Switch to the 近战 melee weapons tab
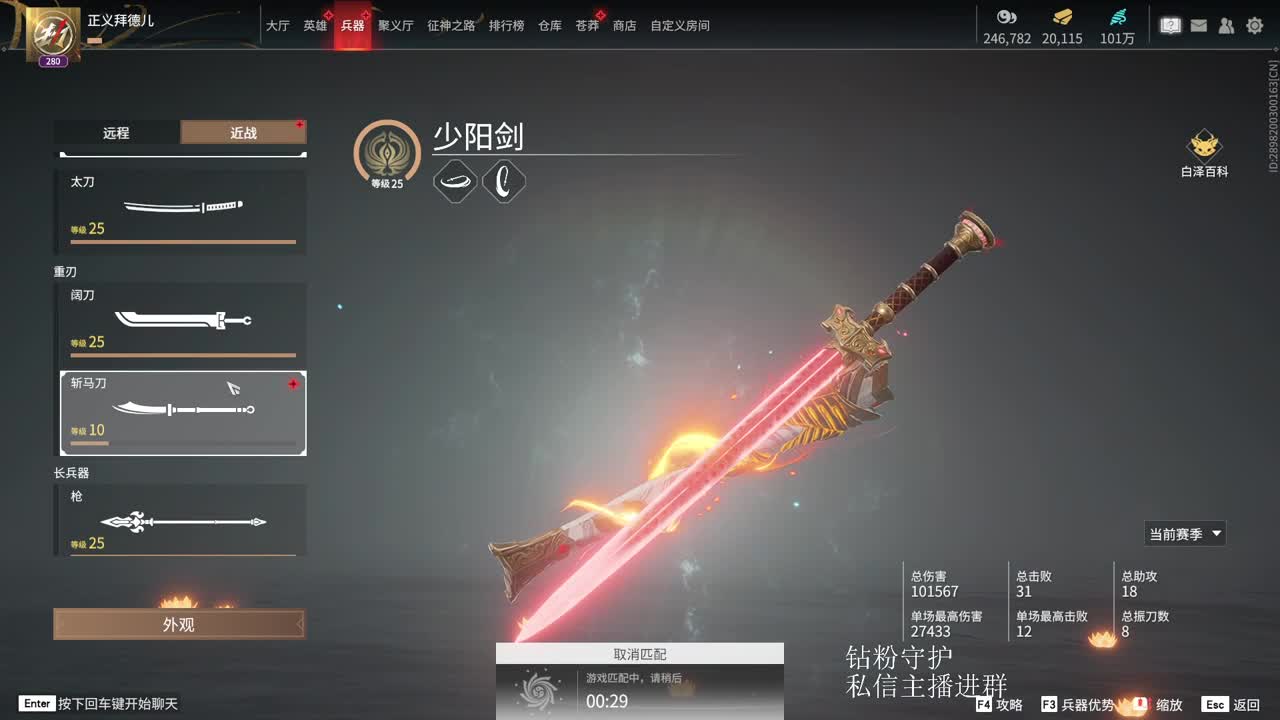This screenshot has height=720, width=1280. [x=244, y=132]
